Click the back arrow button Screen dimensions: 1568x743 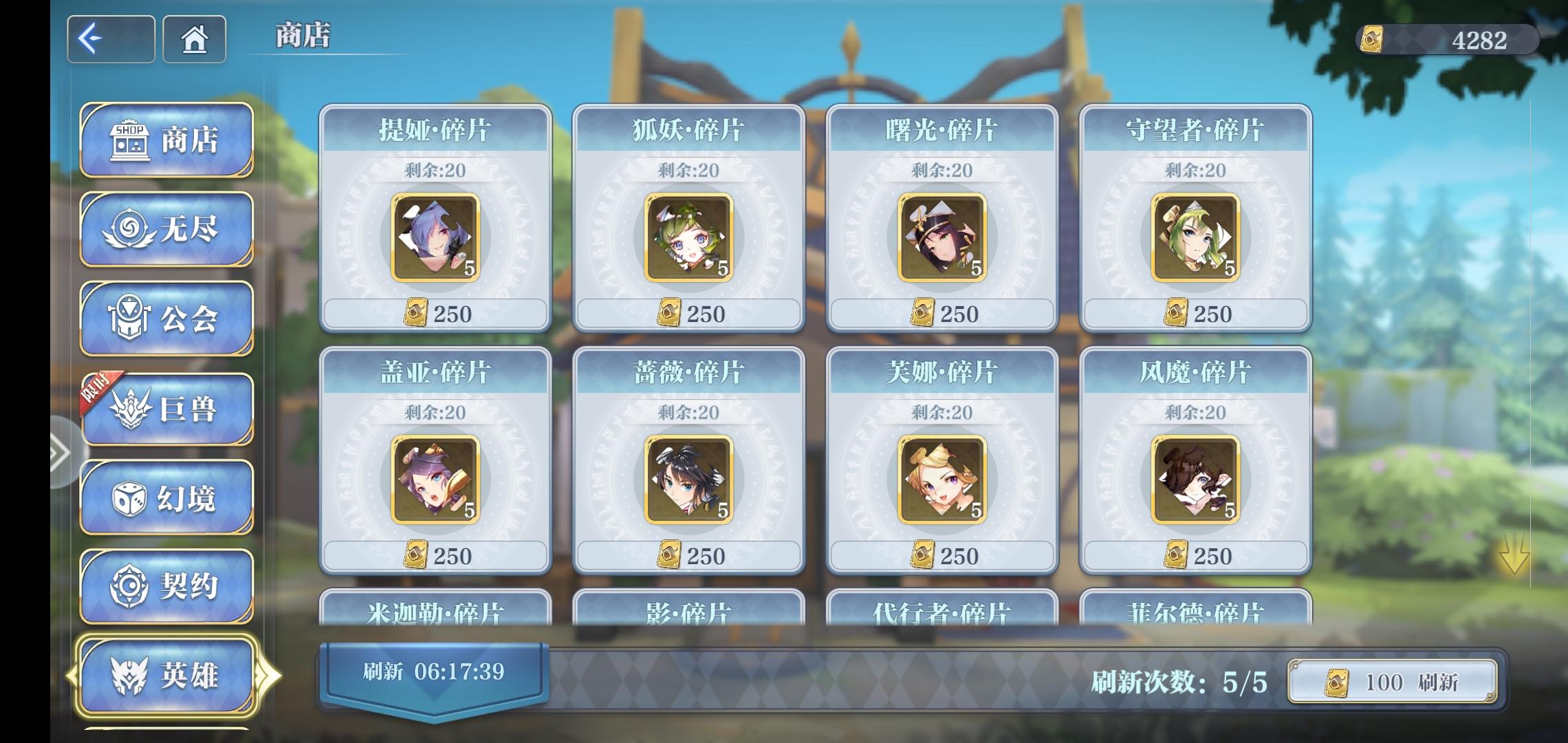point(110,39)
